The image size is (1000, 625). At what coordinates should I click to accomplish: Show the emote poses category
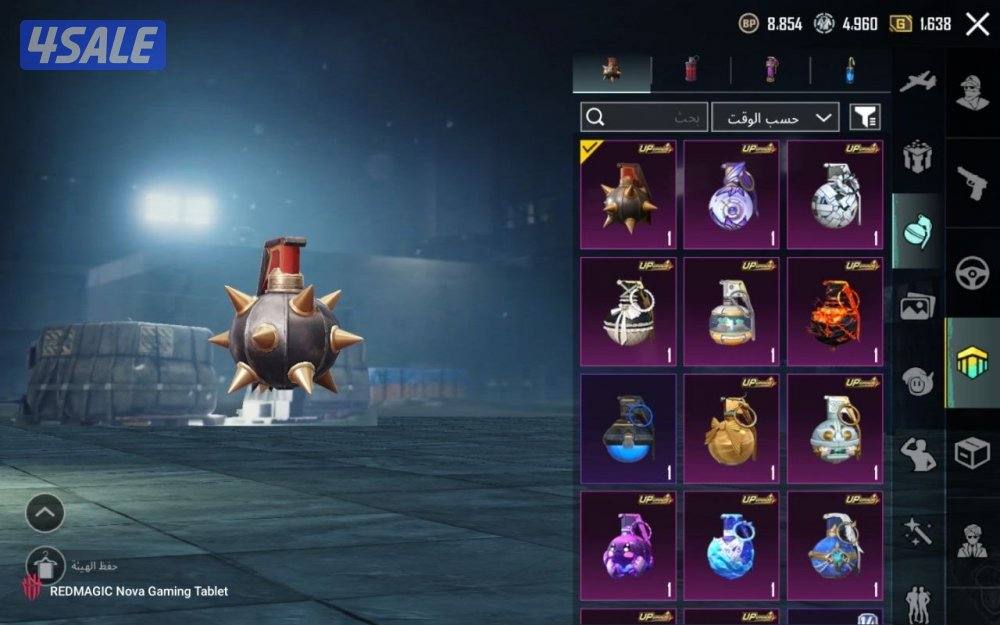click(x=917, y=453)
